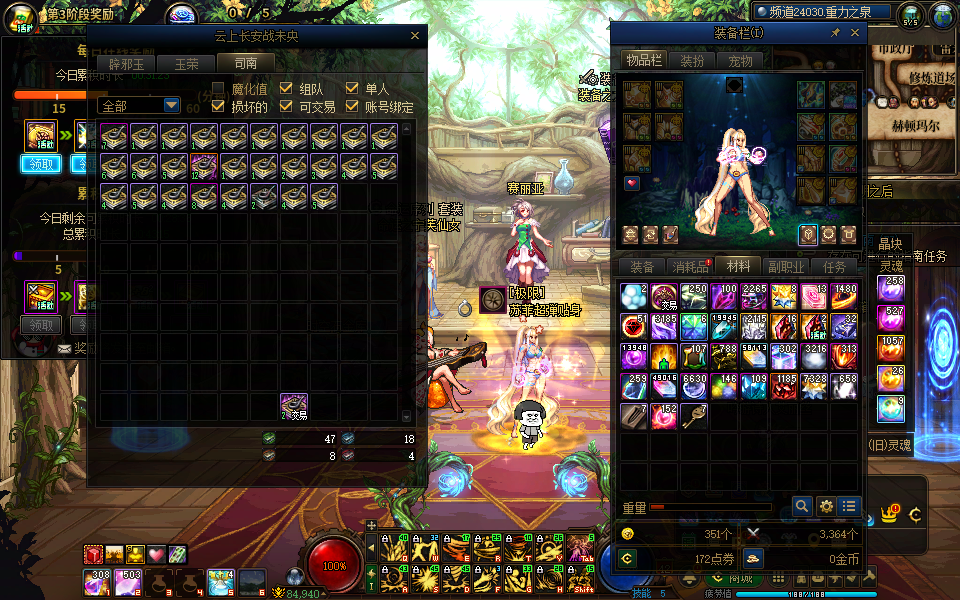
Task: Open the 全部 filter dropdown
Action: [x=171, y=105]
